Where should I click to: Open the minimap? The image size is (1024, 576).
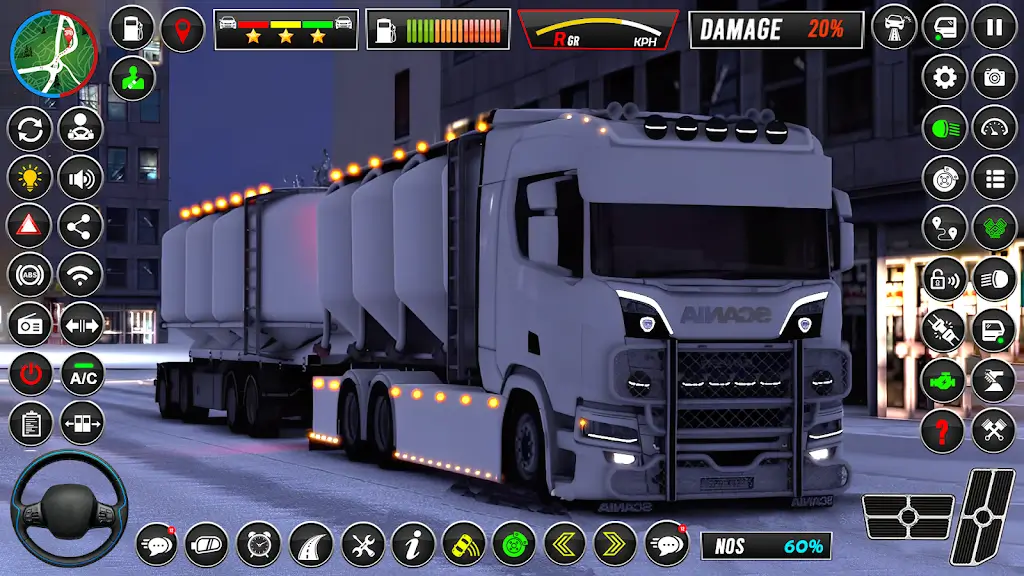click(x=54, y=52)
